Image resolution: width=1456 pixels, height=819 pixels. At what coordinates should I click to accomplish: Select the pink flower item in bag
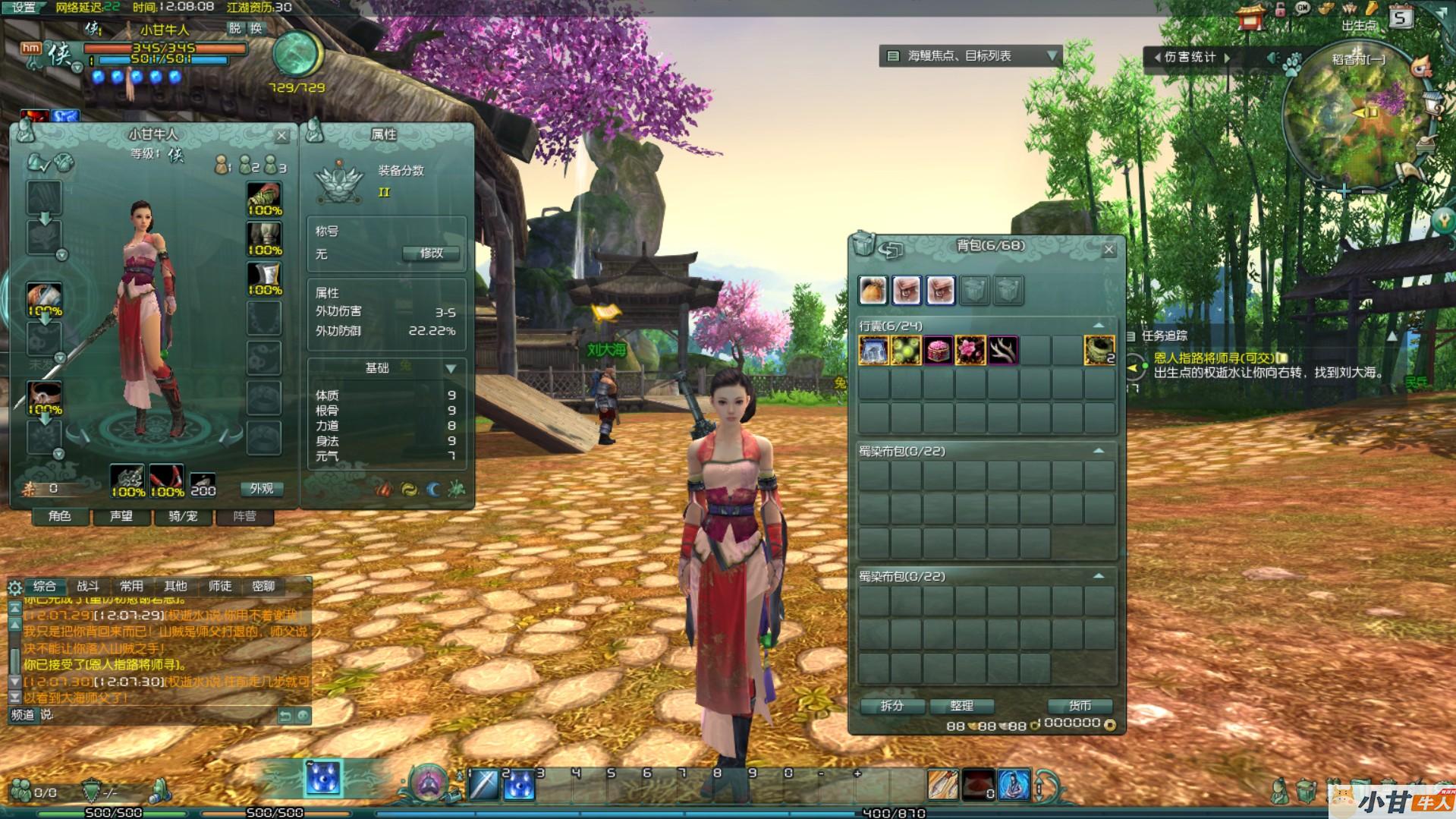[x=970, y=351]
